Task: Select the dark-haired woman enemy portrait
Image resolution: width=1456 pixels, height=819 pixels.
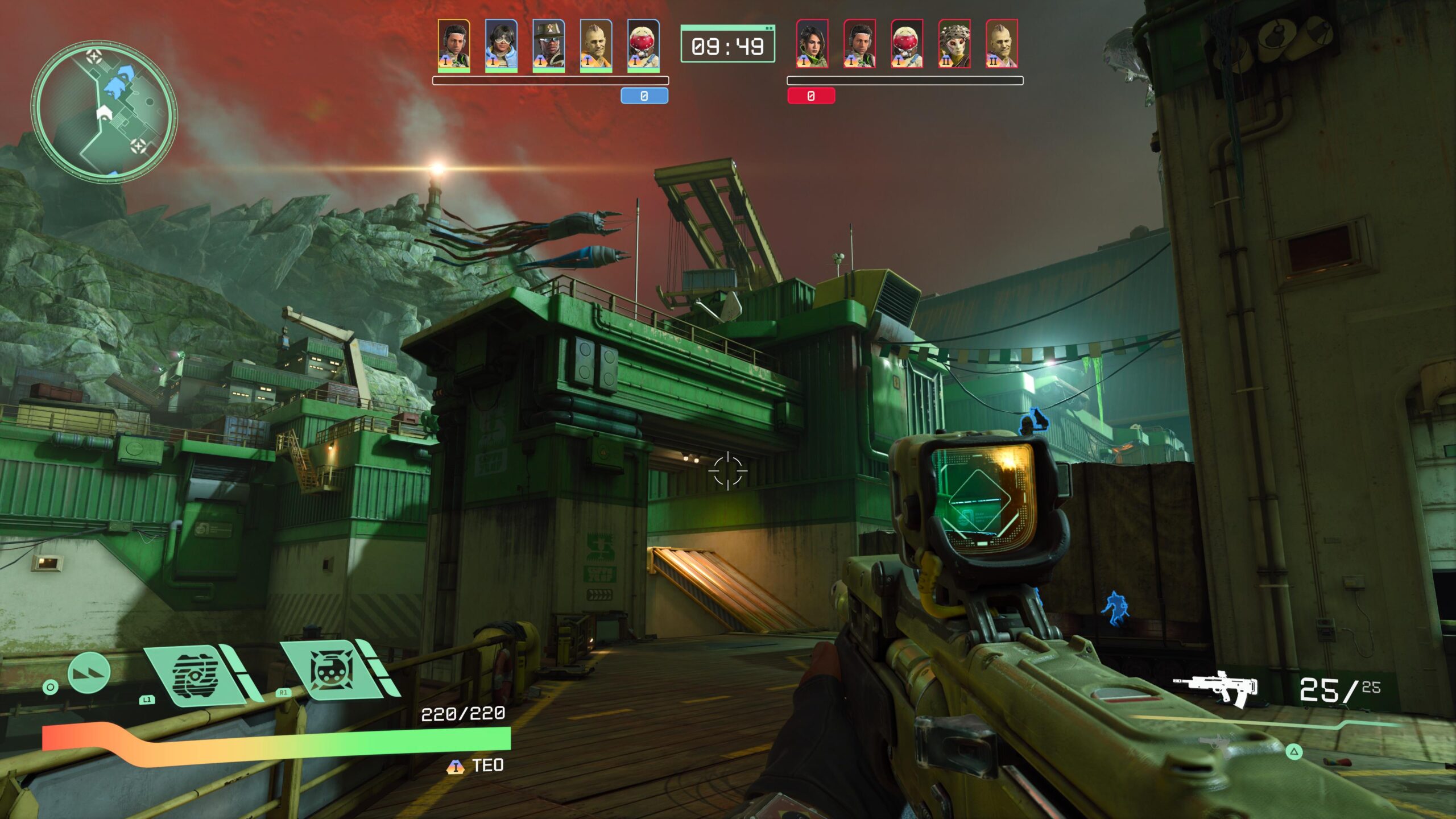Action: 812,44
